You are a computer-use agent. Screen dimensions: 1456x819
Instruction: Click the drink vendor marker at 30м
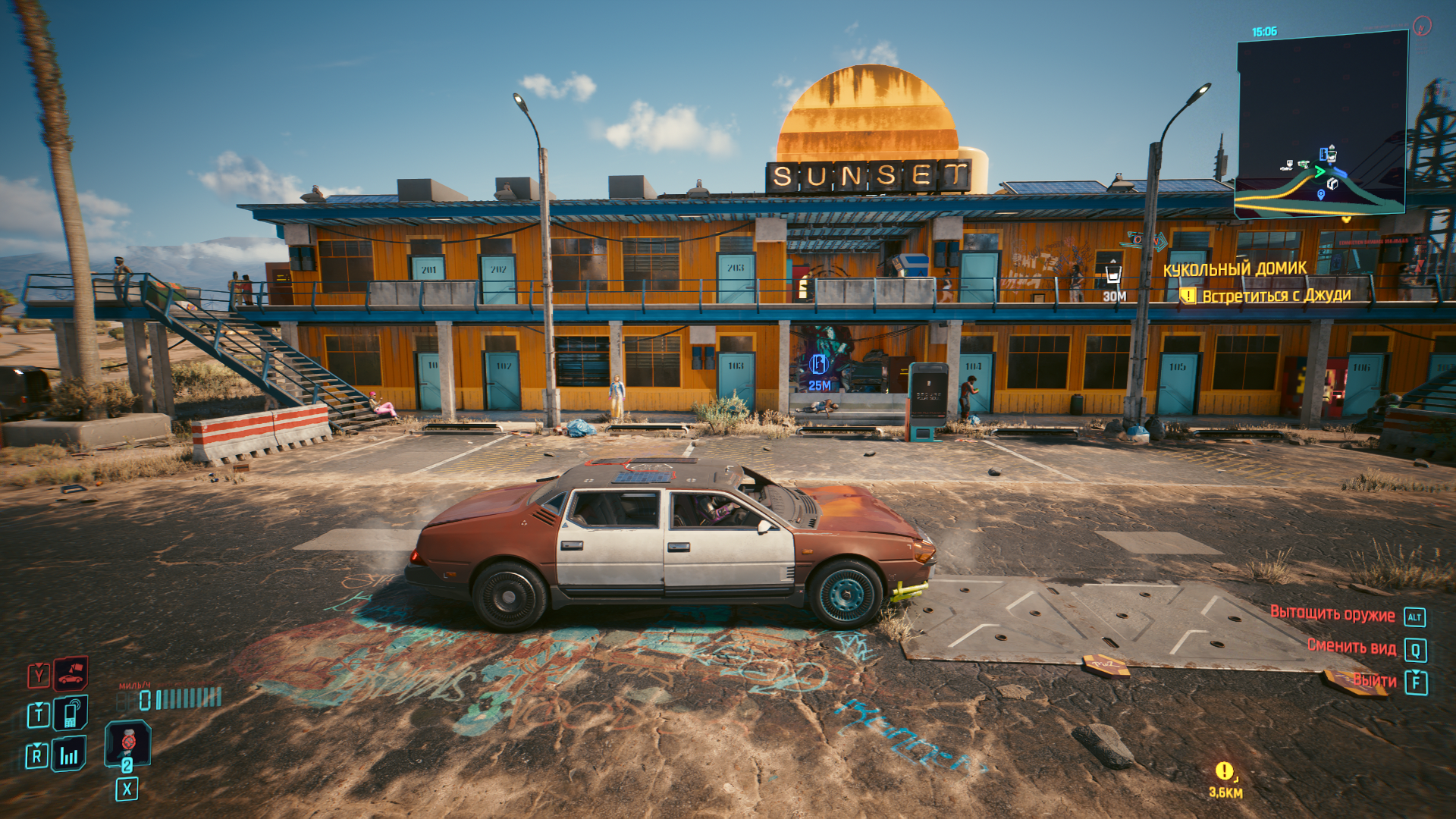[x=1113, y=274]
